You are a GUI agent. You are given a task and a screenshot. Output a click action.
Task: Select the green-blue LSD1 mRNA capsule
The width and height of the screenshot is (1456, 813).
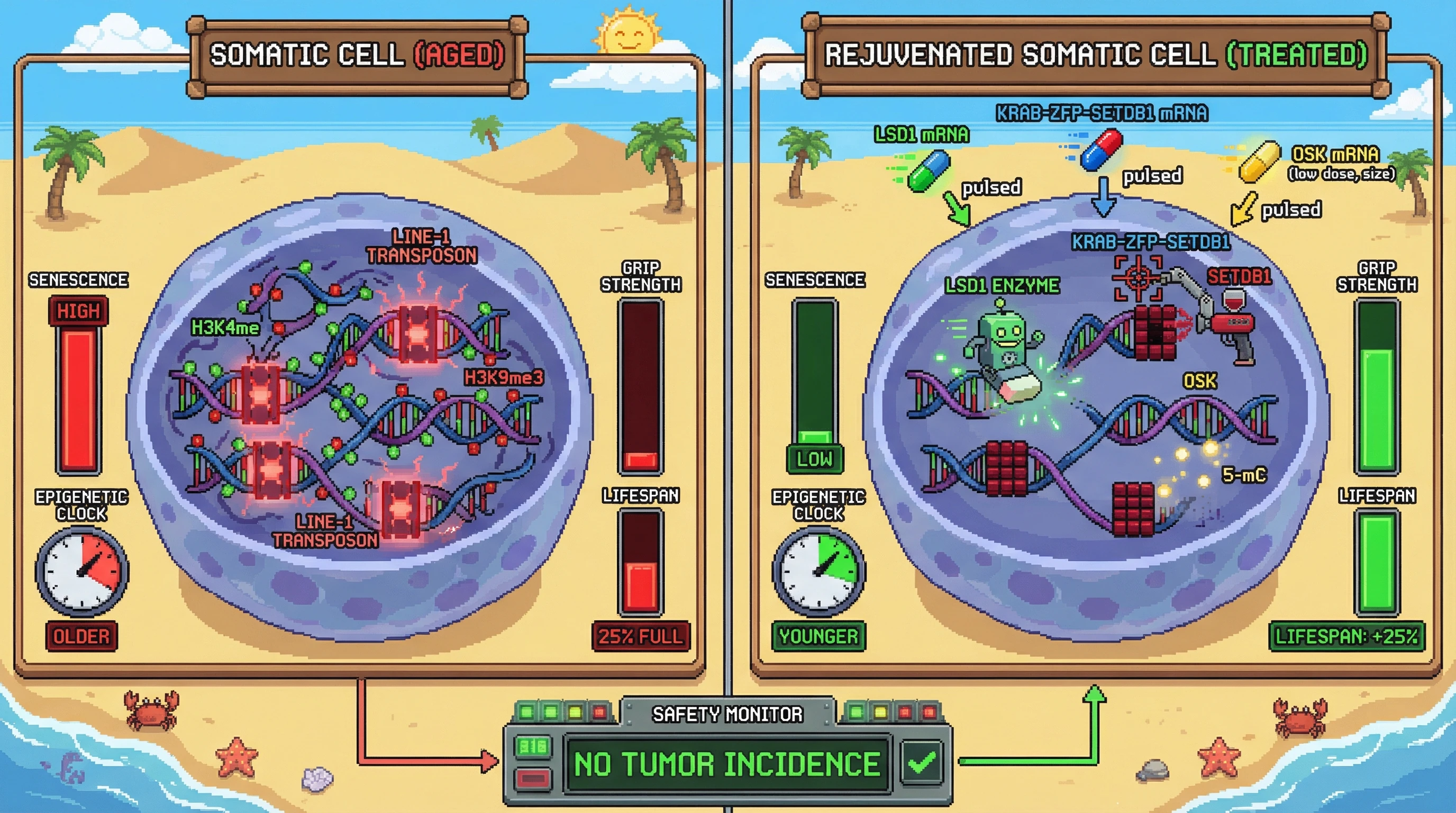point(928,171)
